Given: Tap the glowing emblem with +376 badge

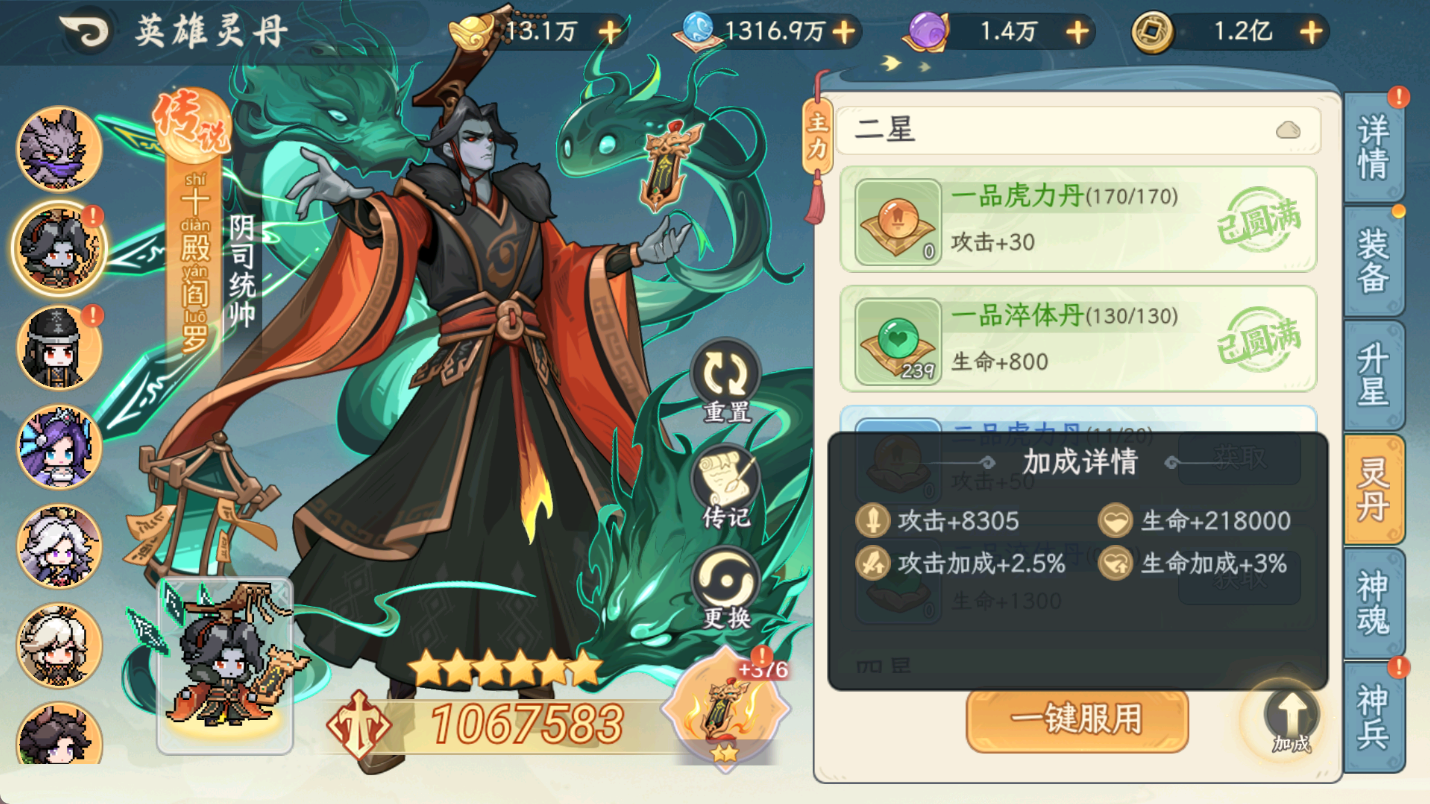Looking at the screenshot, I should click(723, 708).
